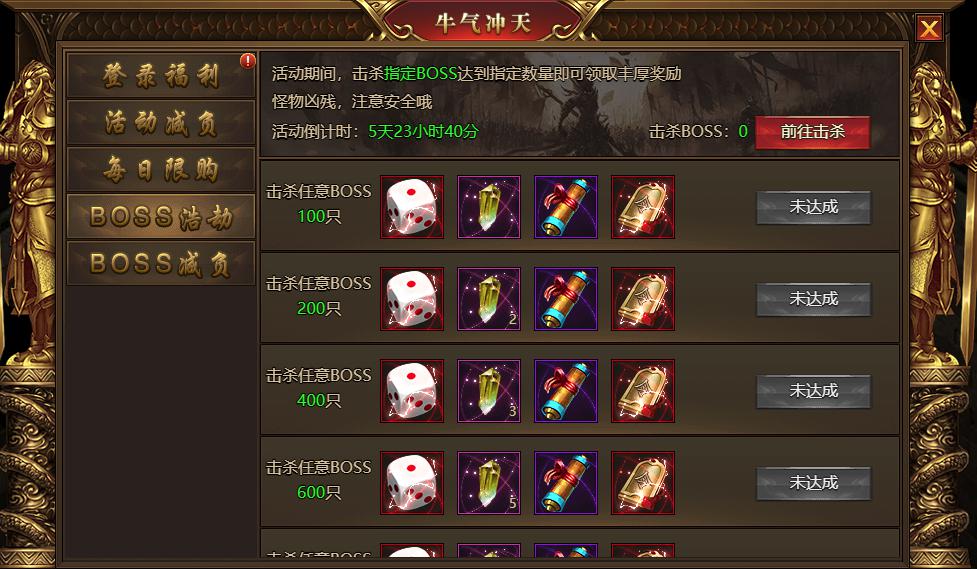Select the scroll reward in the 400 BOSS row
977x569 pixels.
[566, 391]
